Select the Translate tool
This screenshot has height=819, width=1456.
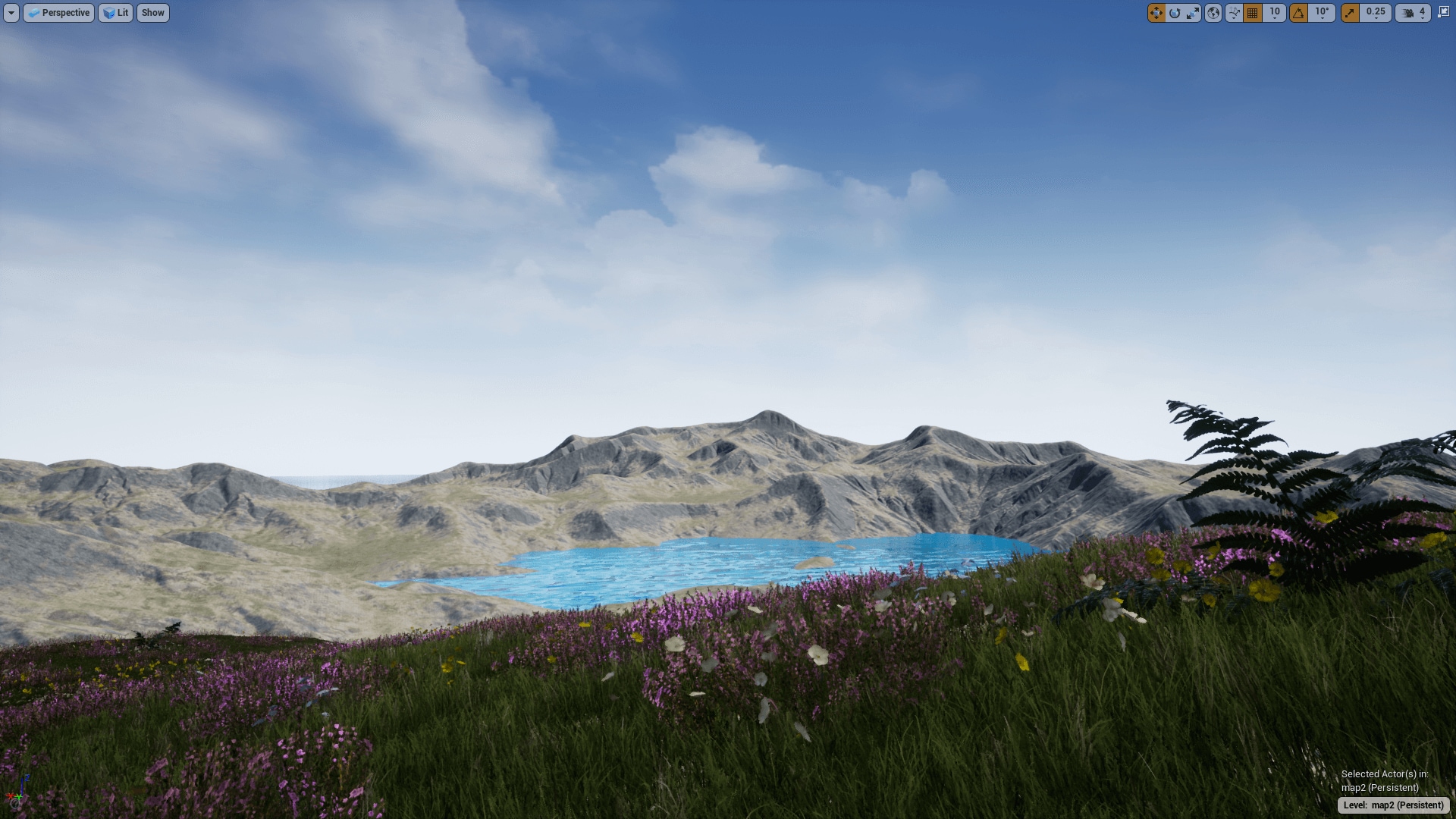1156,12
